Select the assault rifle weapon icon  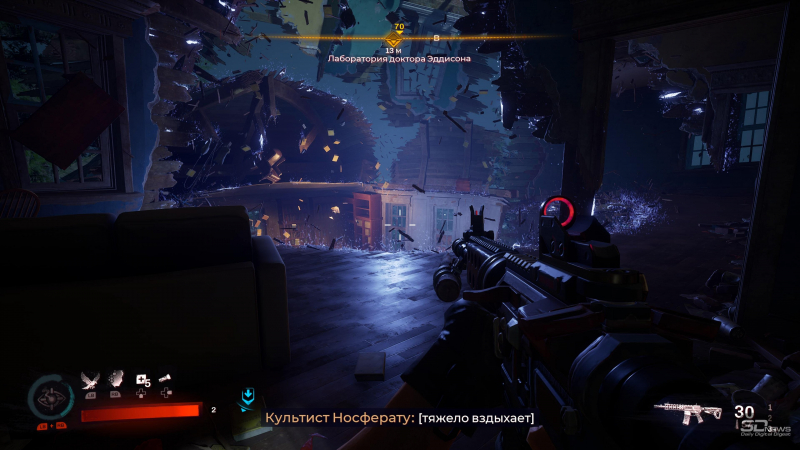click(689, 412)
